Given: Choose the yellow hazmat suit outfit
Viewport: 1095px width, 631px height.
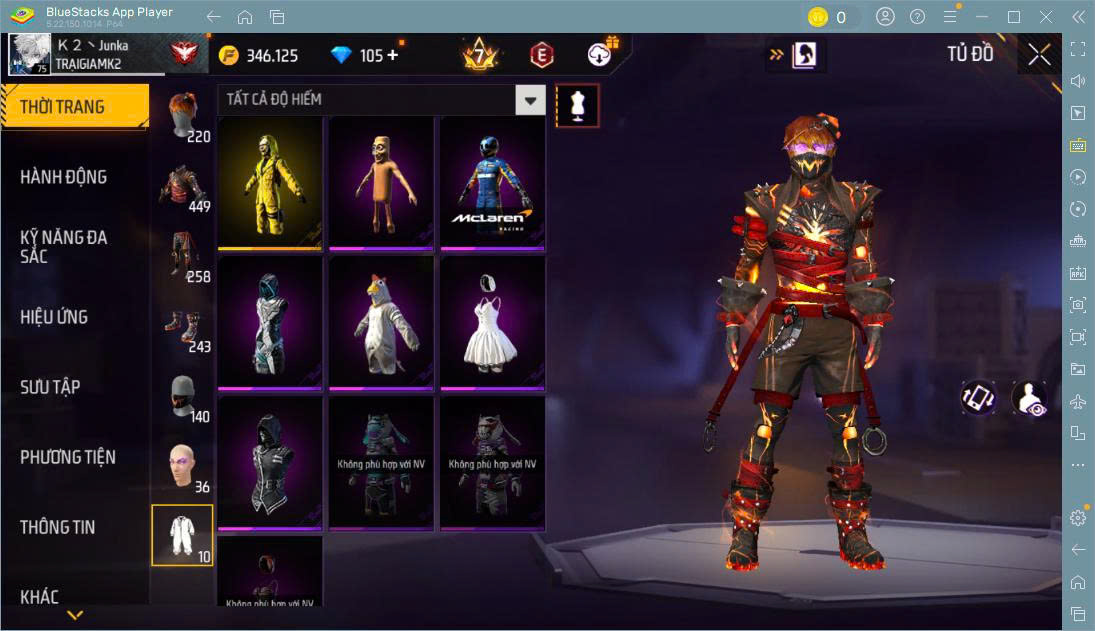Looking at the screenshot, I should pyautogui.click(x=270, y=183).
